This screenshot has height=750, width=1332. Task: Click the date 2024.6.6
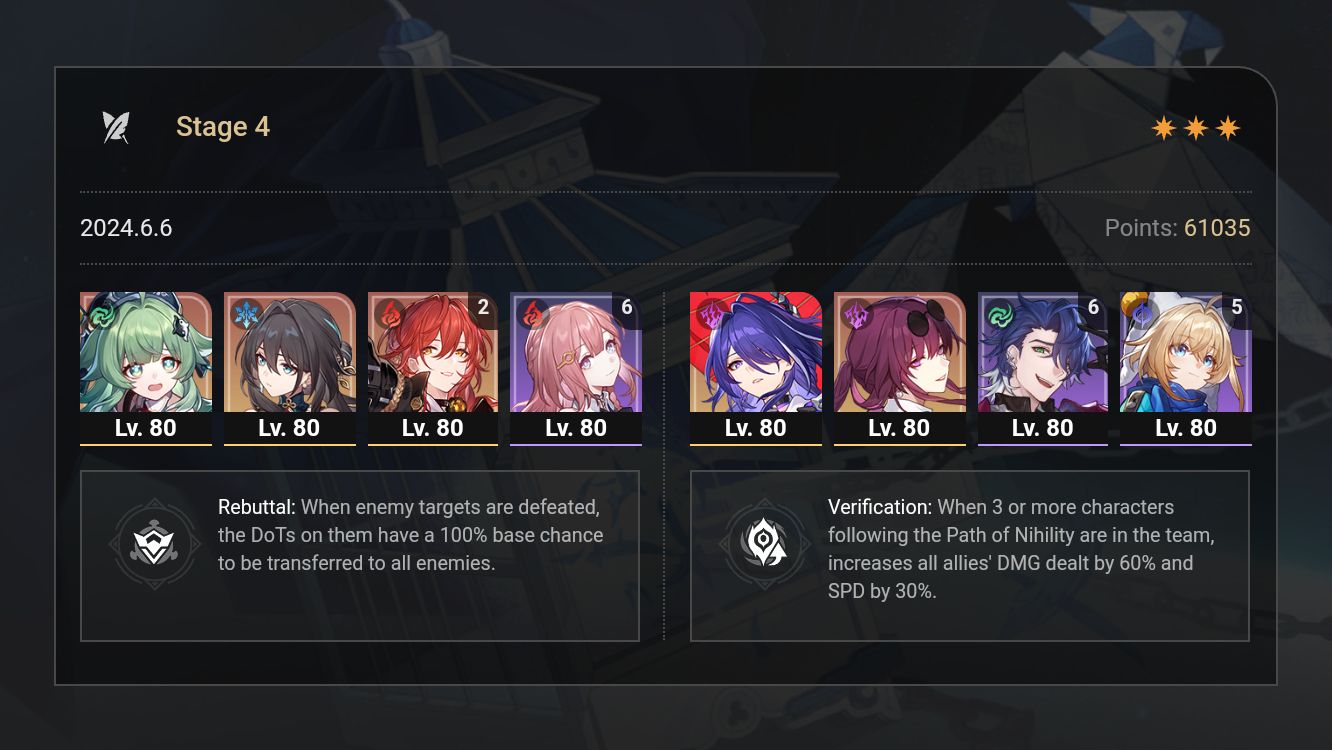pyautogui.click(x=126, y=228)
